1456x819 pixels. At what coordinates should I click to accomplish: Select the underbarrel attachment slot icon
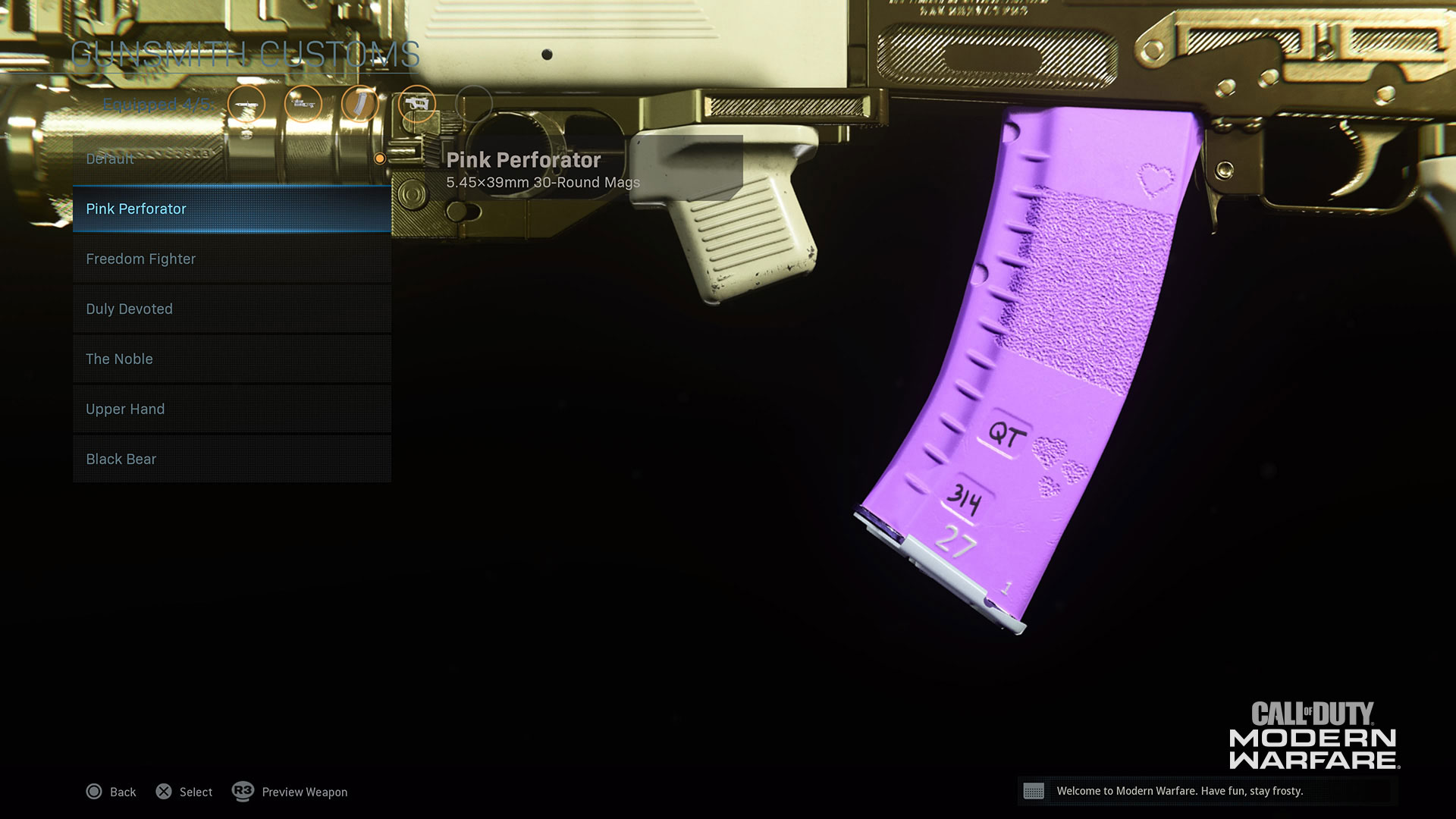click(x=416, y=104)
